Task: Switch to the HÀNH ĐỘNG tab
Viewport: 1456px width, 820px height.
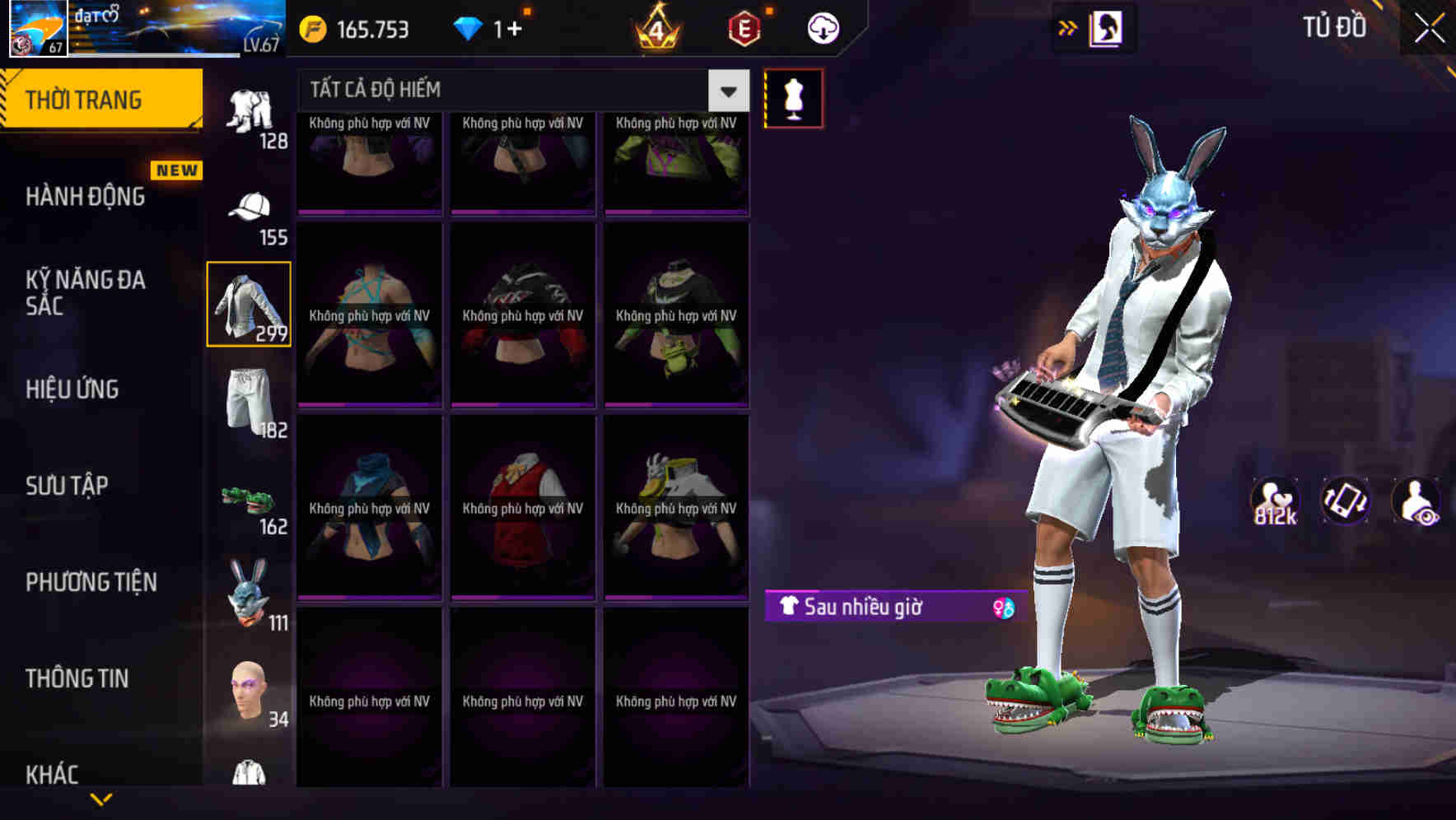Action: tap(86, 196)
